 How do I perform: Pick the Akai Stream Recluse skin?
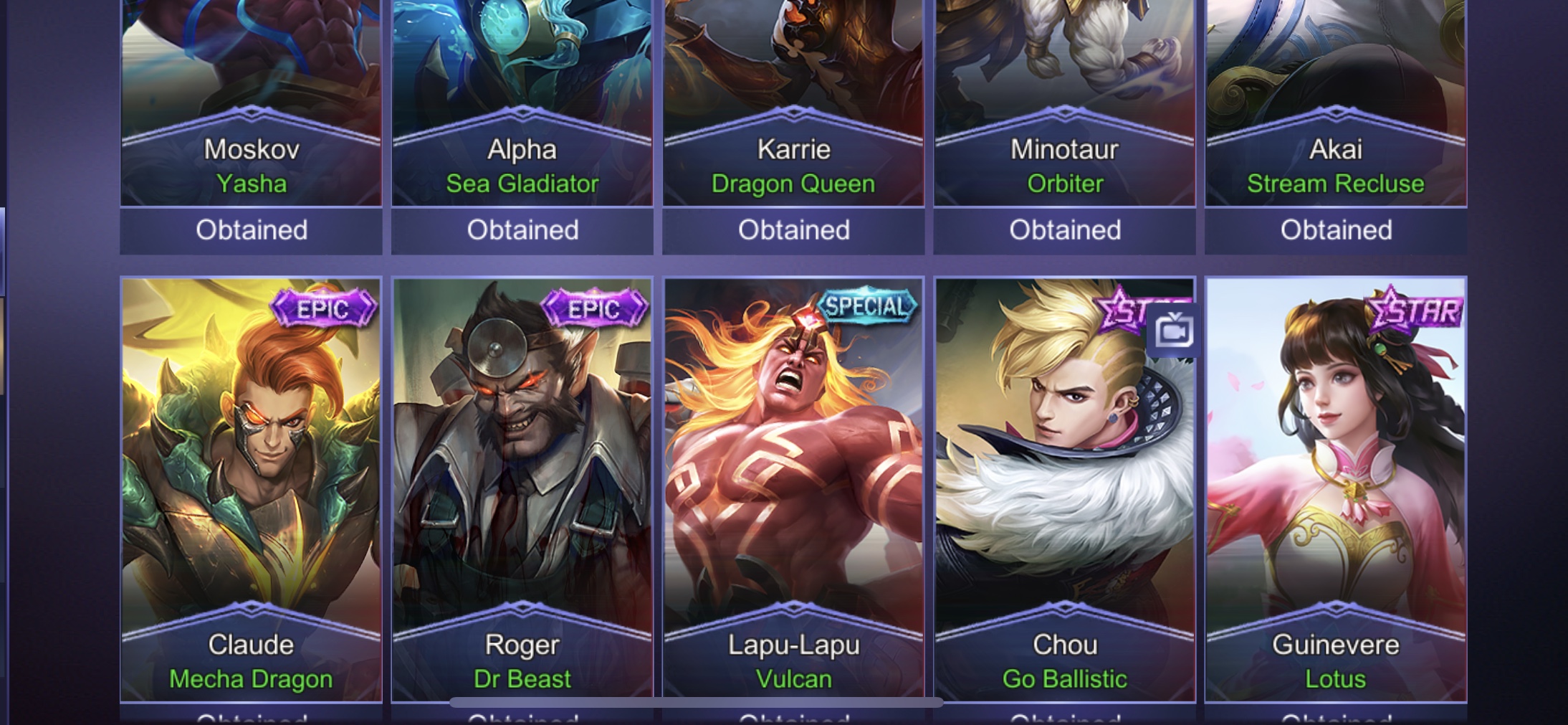coord(1336,108)
